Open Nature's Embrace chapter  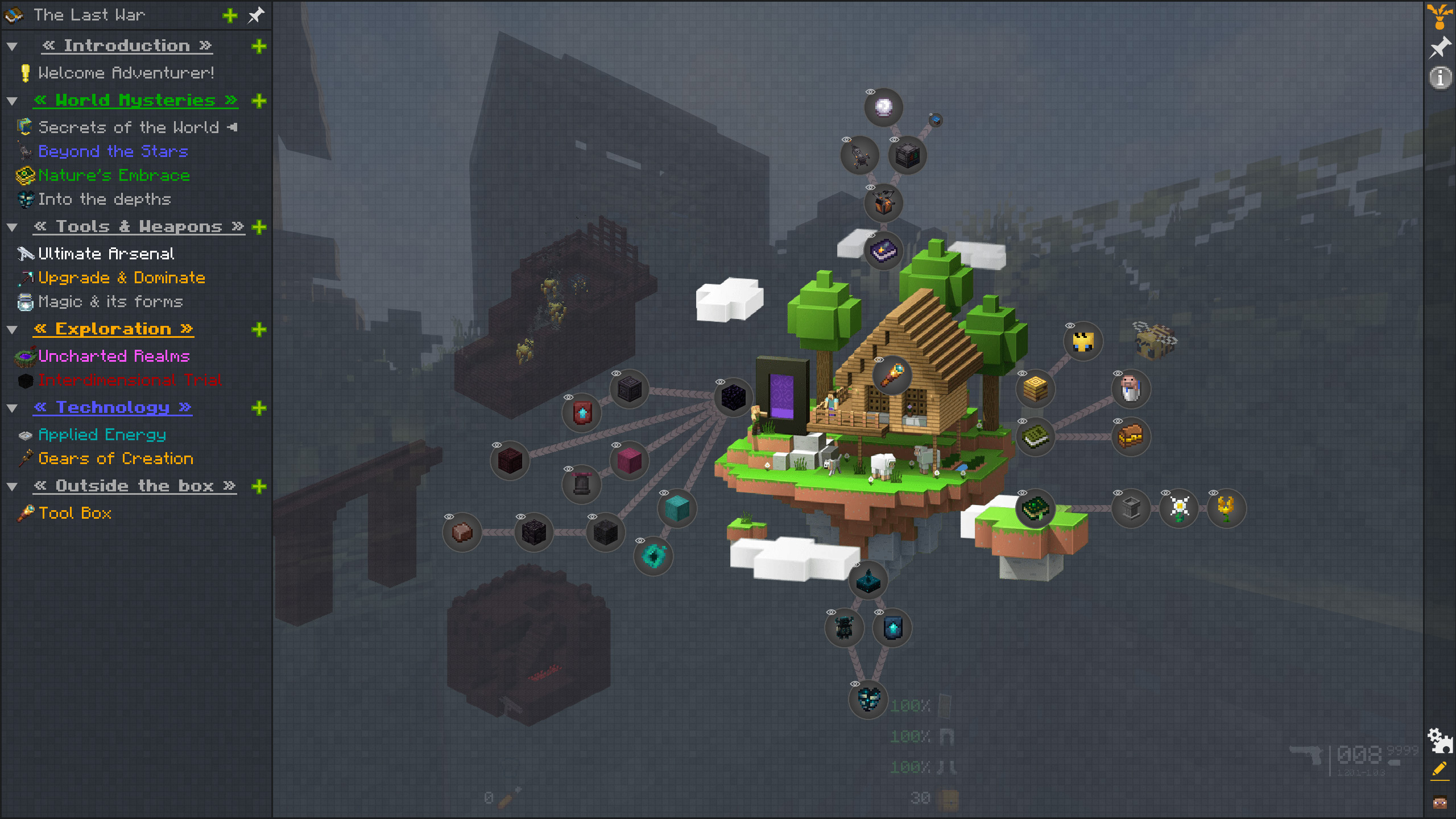pos(114,175)
